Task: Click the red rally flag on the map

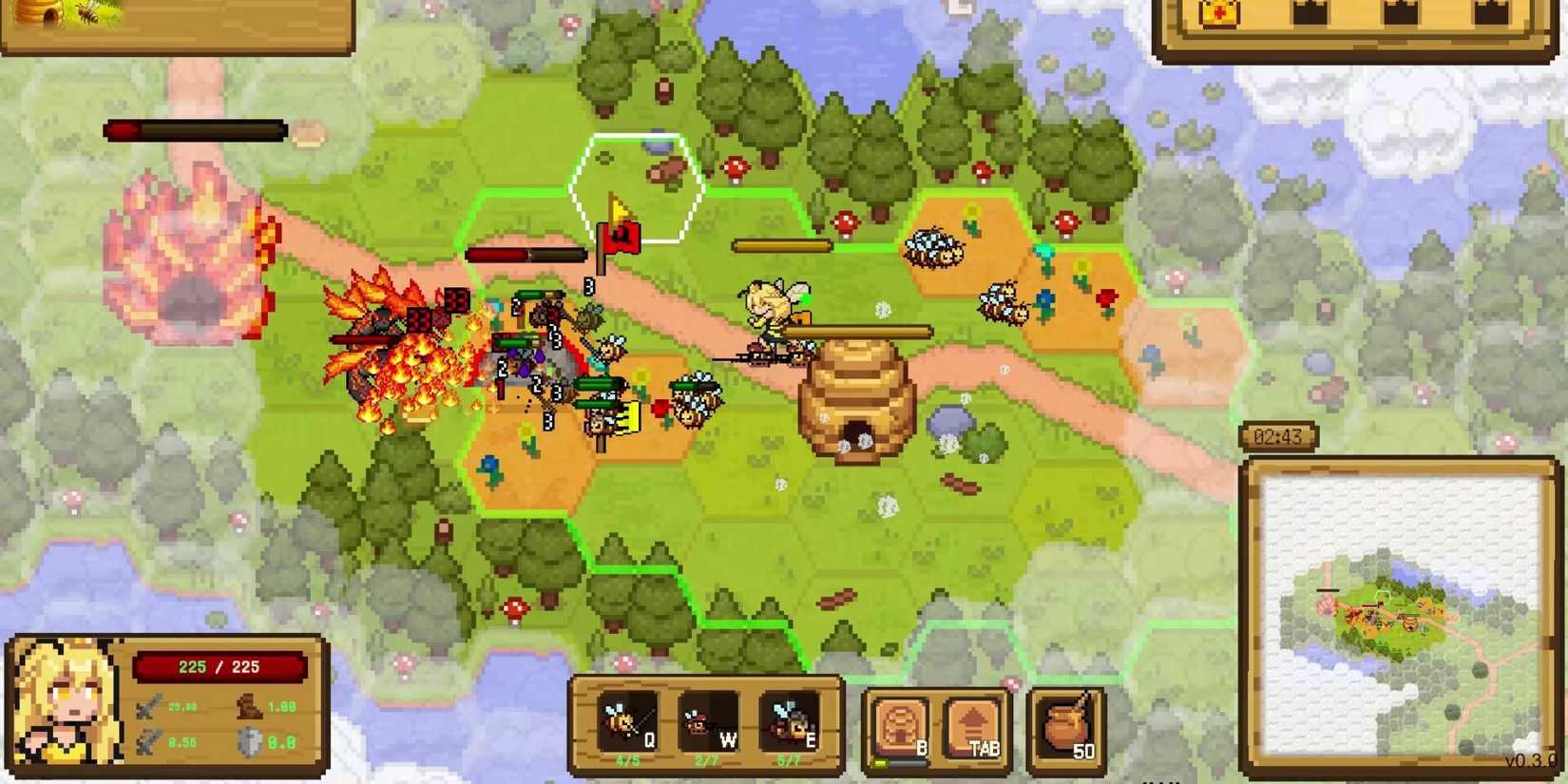Action: point(618,236)
